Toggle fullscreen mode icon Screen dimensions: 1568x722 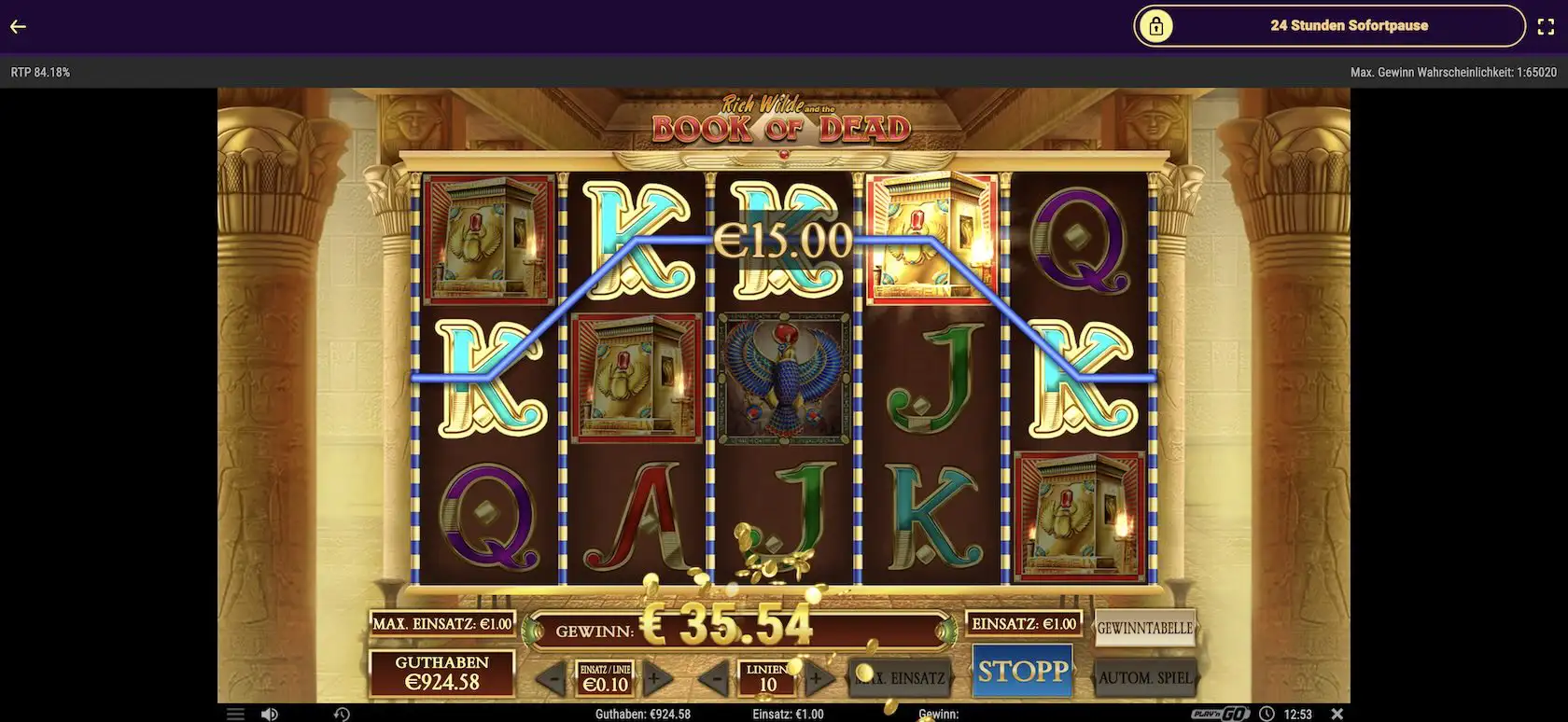pyautogui.click(x=1545, y=26)
